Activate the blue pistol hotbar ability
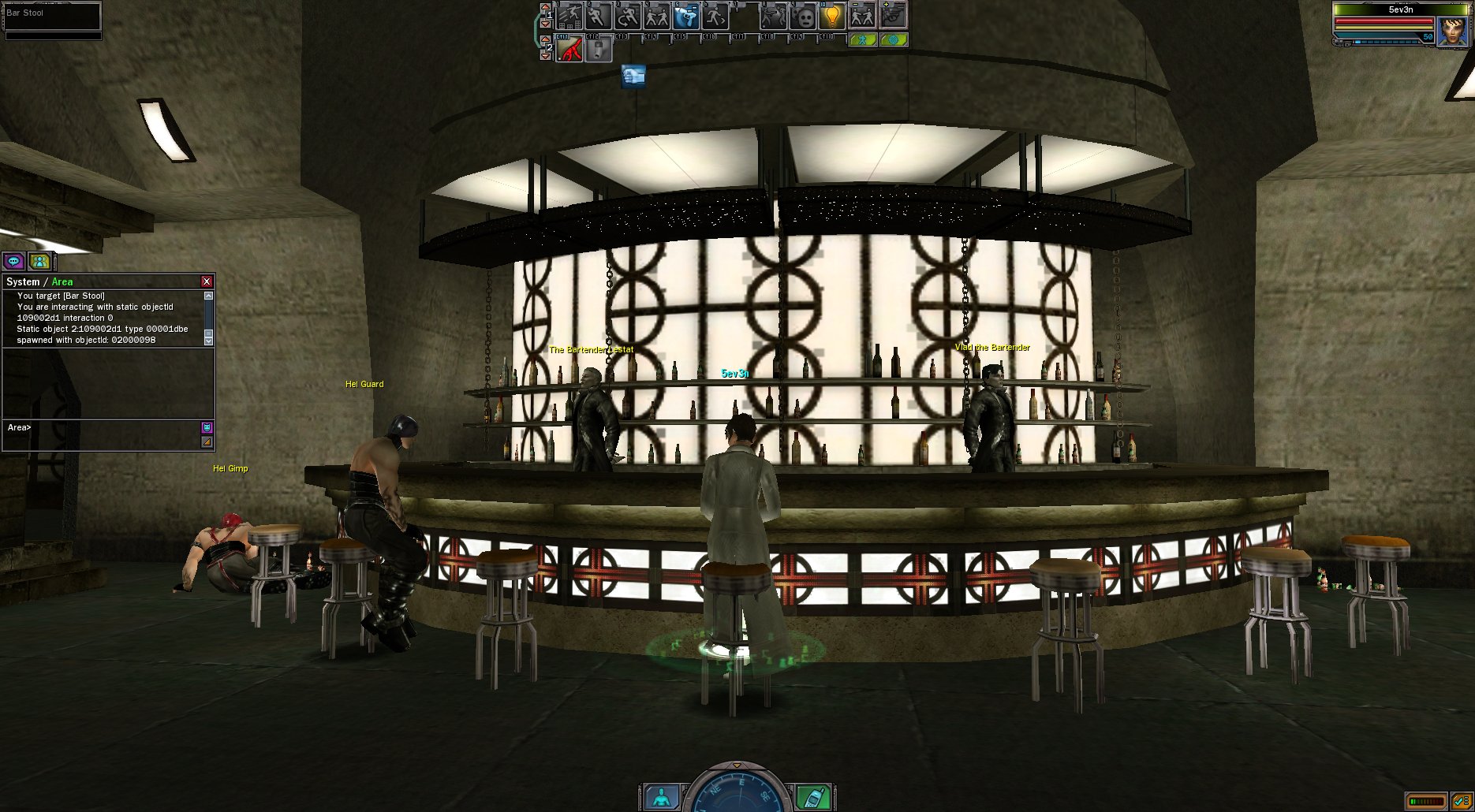 pyautogui.click(x=686, y=16)
